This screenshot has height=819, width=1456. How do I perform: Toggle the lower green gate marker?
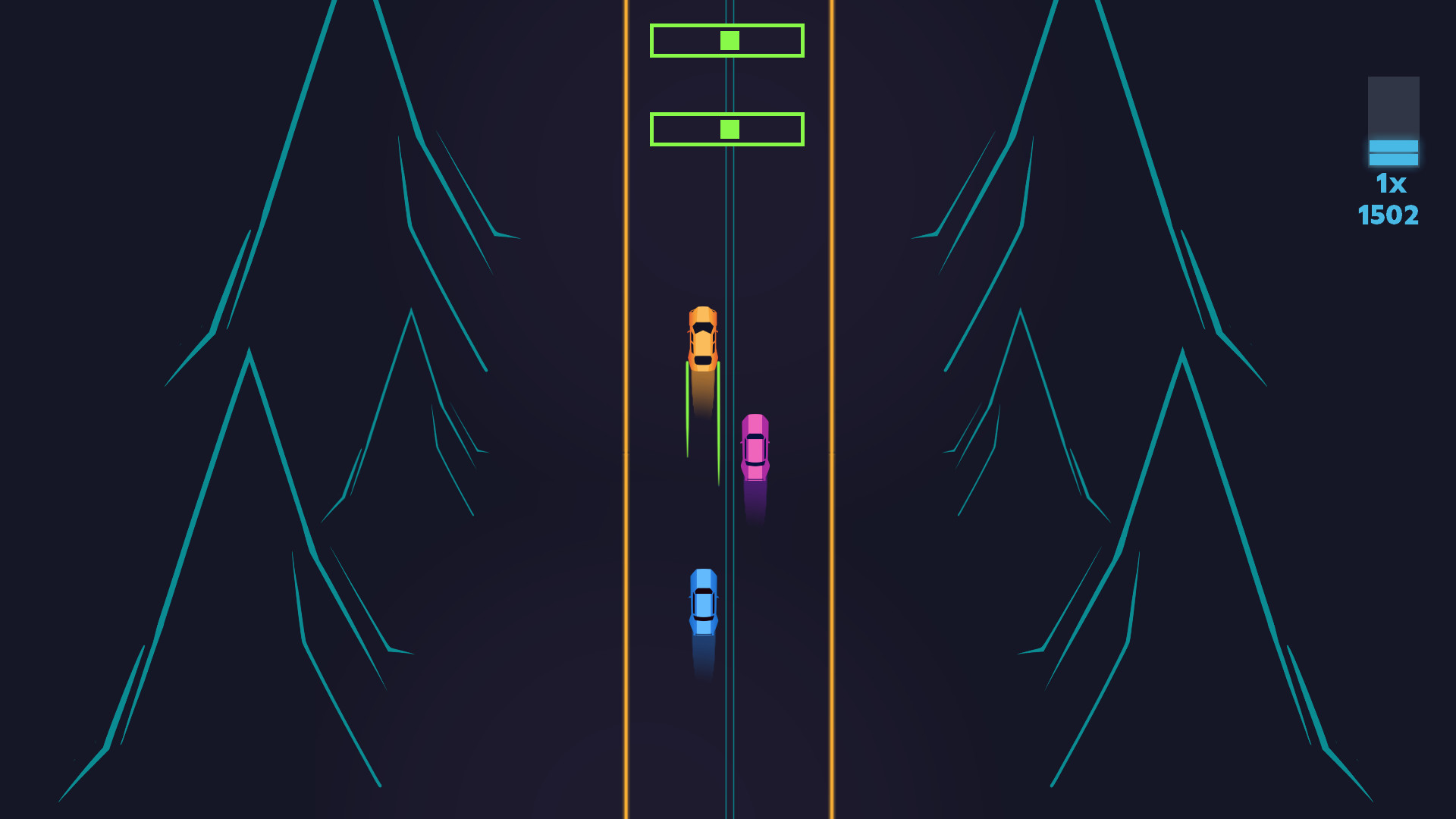[x=726, y=130]
